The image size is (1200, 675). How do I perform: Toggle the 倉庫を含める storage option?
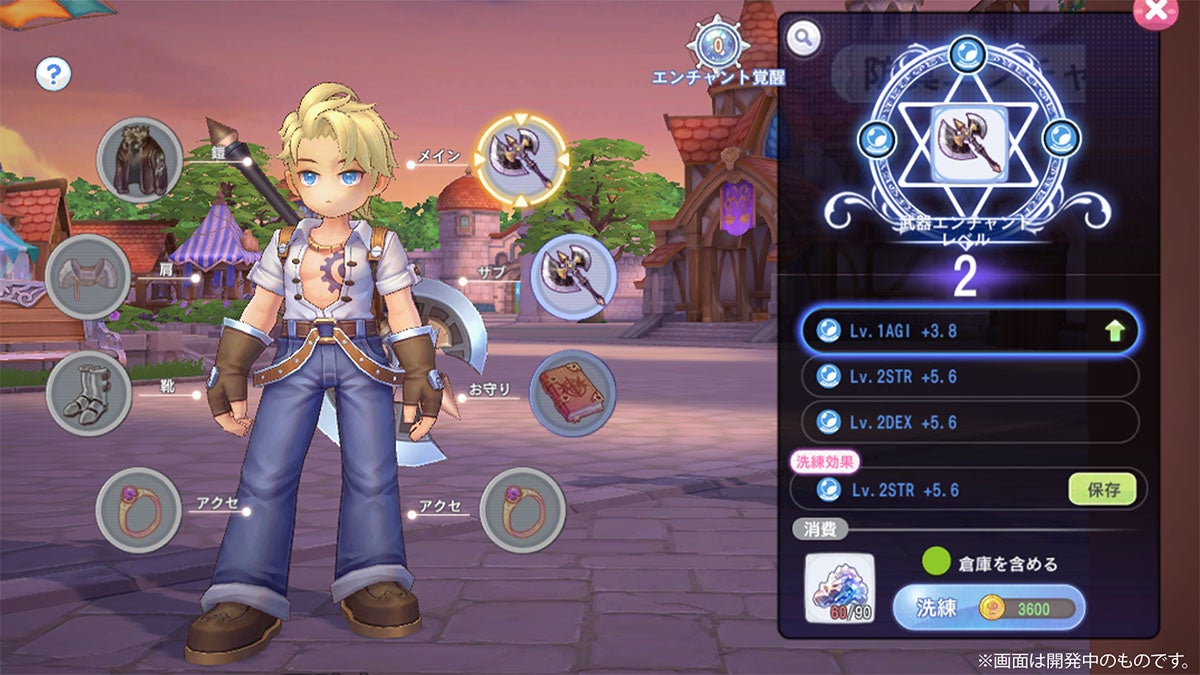tap(937, 562)
